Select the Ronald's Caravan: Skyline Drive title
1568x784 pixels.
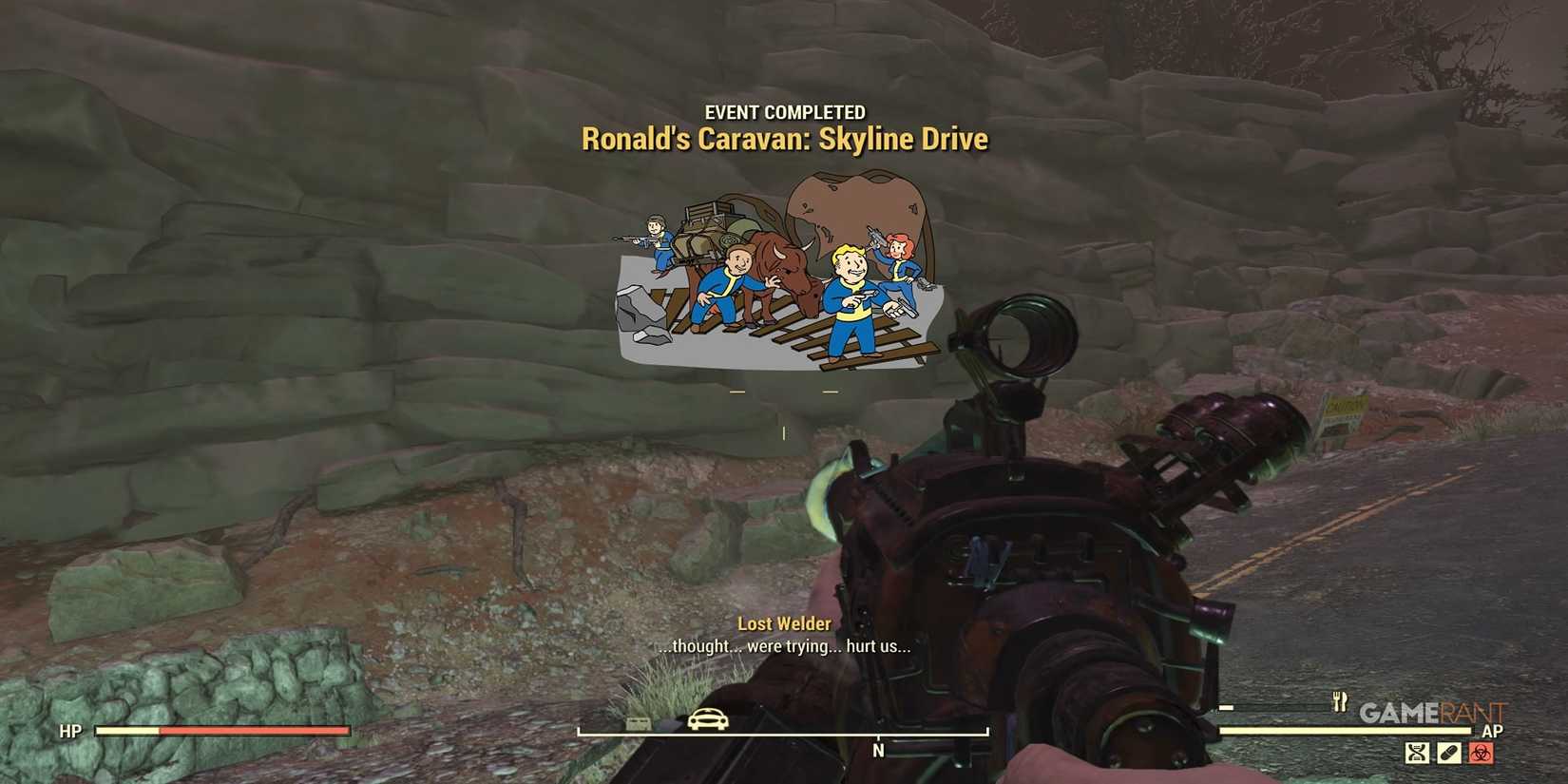click(784, 139)
